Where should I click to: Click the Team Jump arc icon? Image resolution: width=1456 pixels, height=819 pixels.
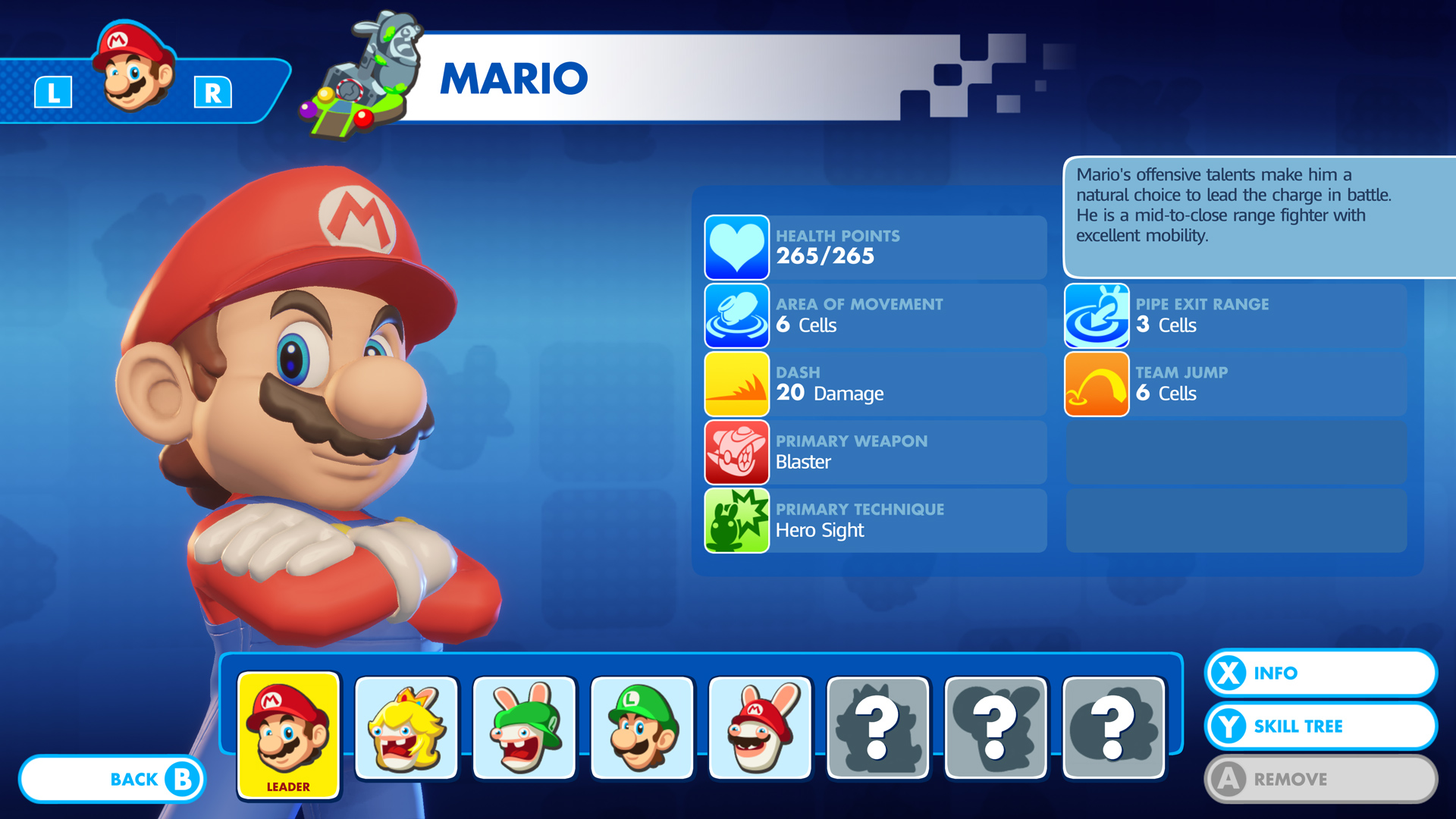[x=1097, y=384]
